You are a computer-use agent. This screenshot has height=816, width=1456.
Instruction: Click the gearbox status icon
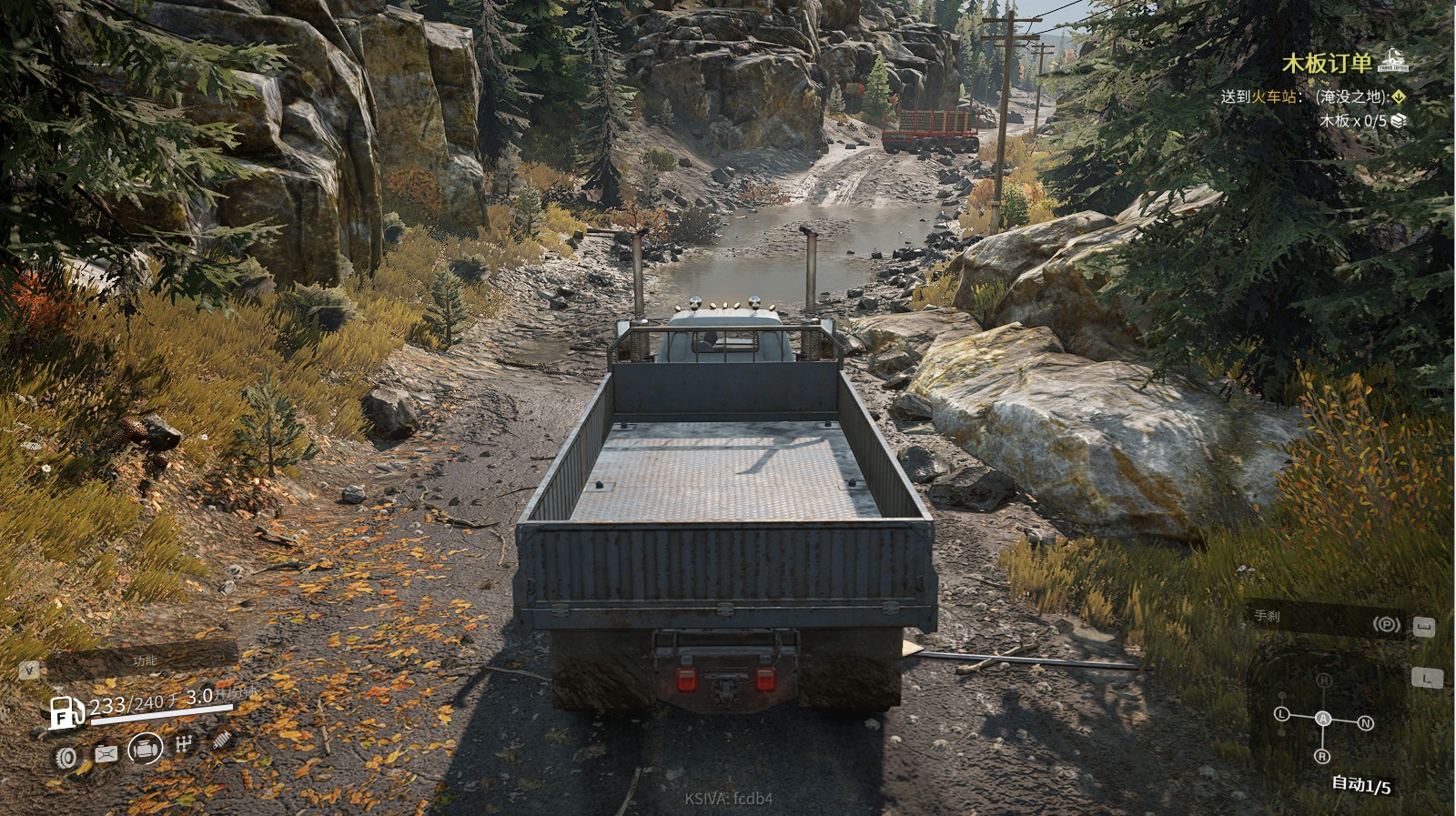pos(184,745)
